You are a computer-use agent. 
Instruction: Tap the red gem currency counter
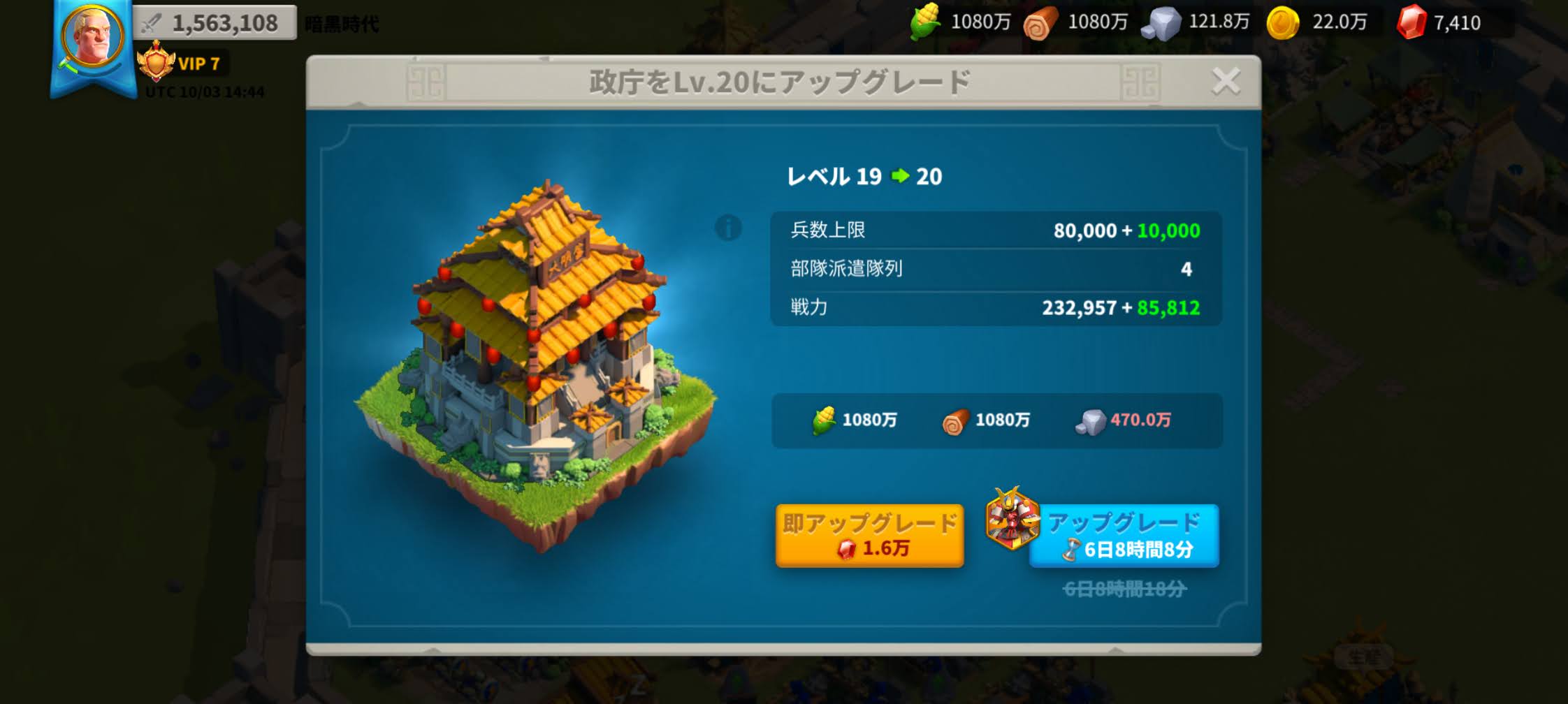pos(1439,22)
